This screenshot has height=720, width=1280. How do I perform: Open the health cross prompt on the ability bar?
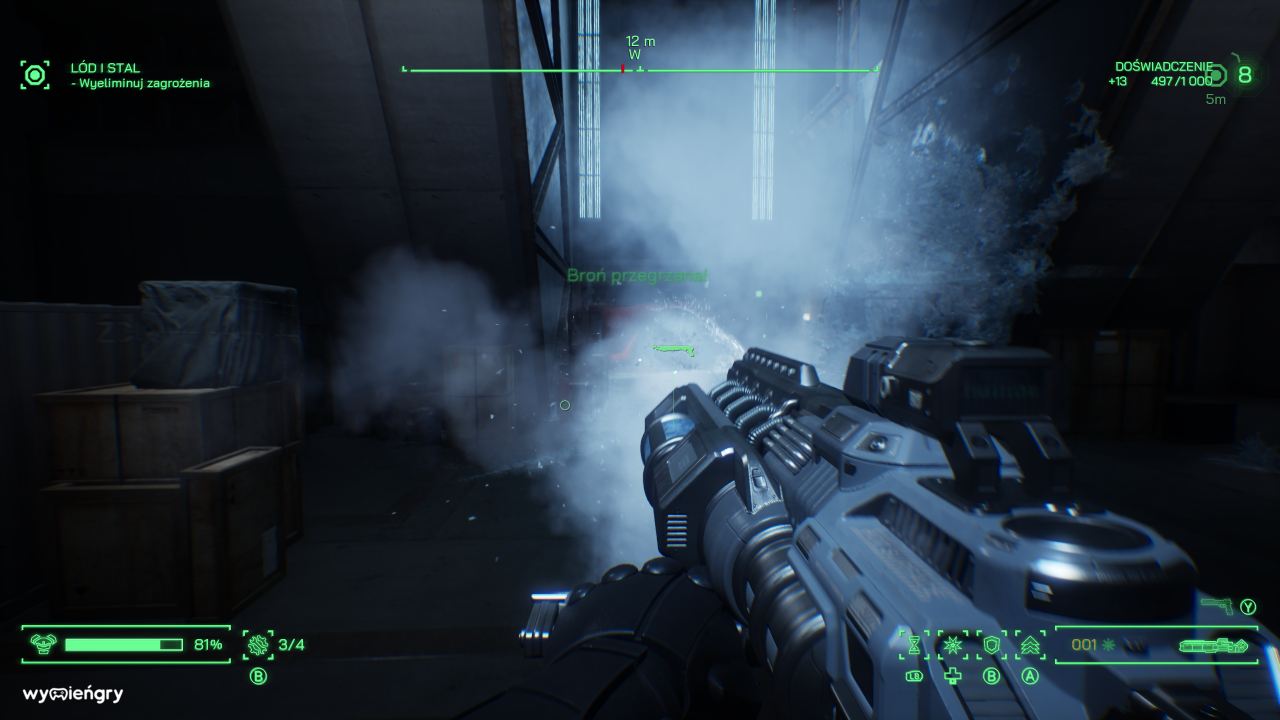(x=951, y=676)
